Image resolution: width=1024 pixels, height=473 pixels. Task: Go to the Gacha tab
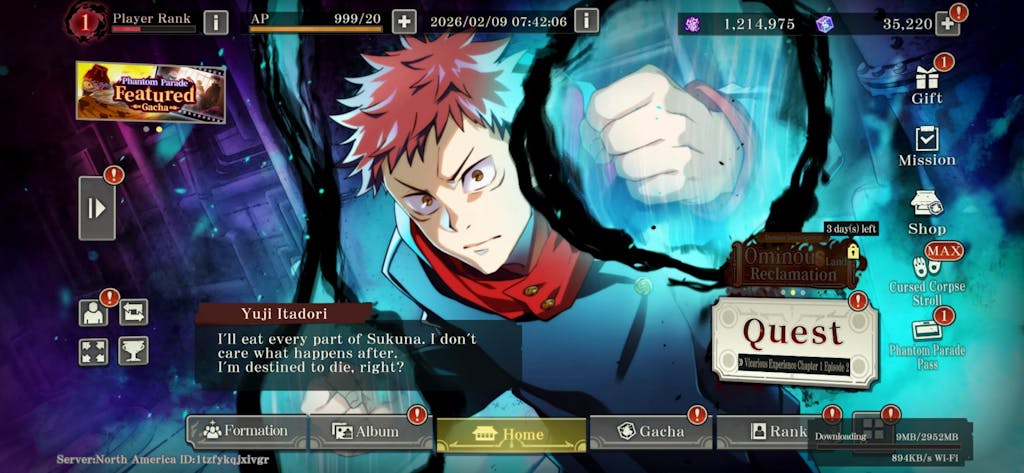[651, 431]
